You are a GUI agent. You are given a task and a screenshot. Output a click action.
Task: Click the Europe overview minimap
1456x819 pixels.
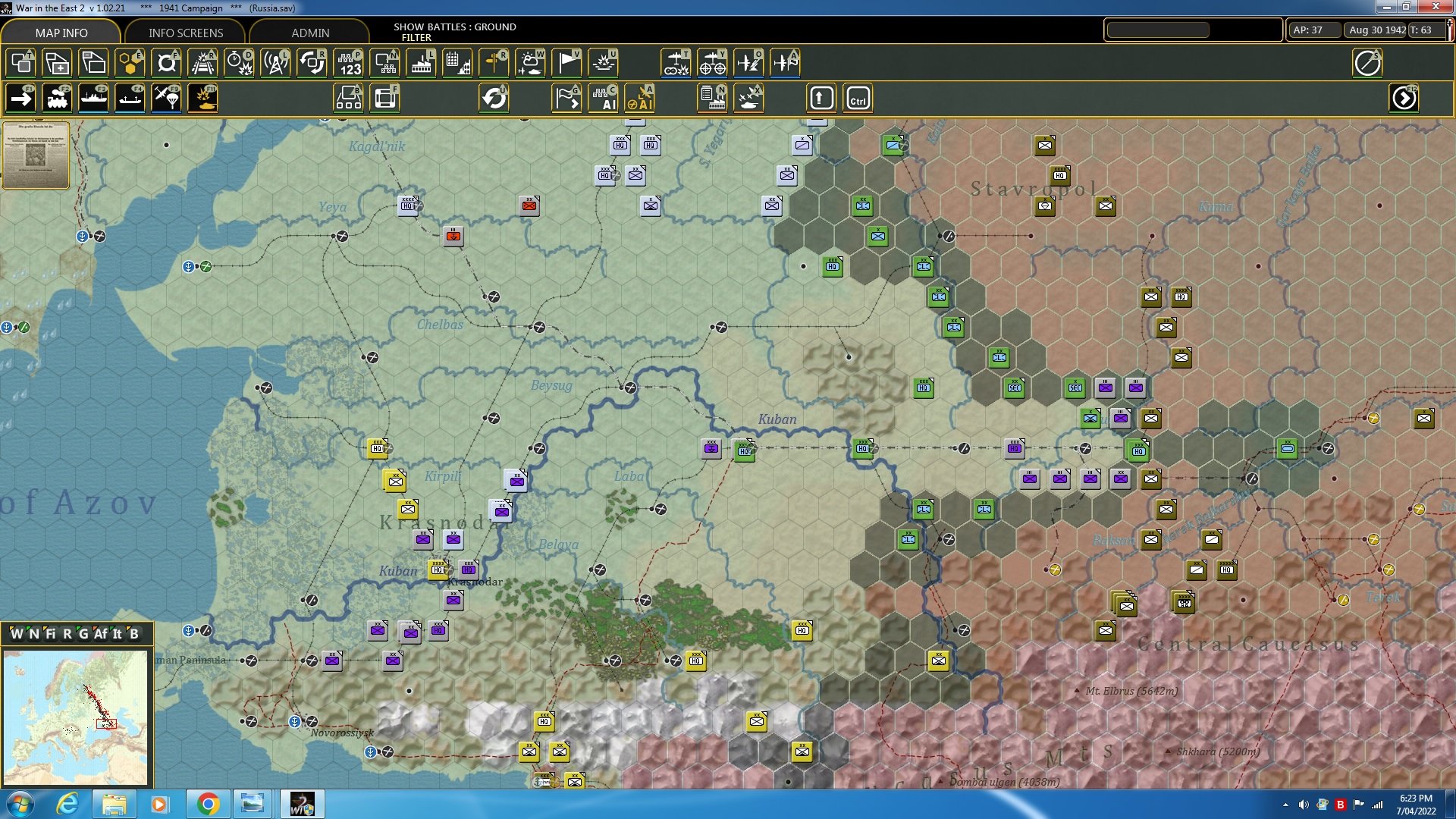point(76,717)
